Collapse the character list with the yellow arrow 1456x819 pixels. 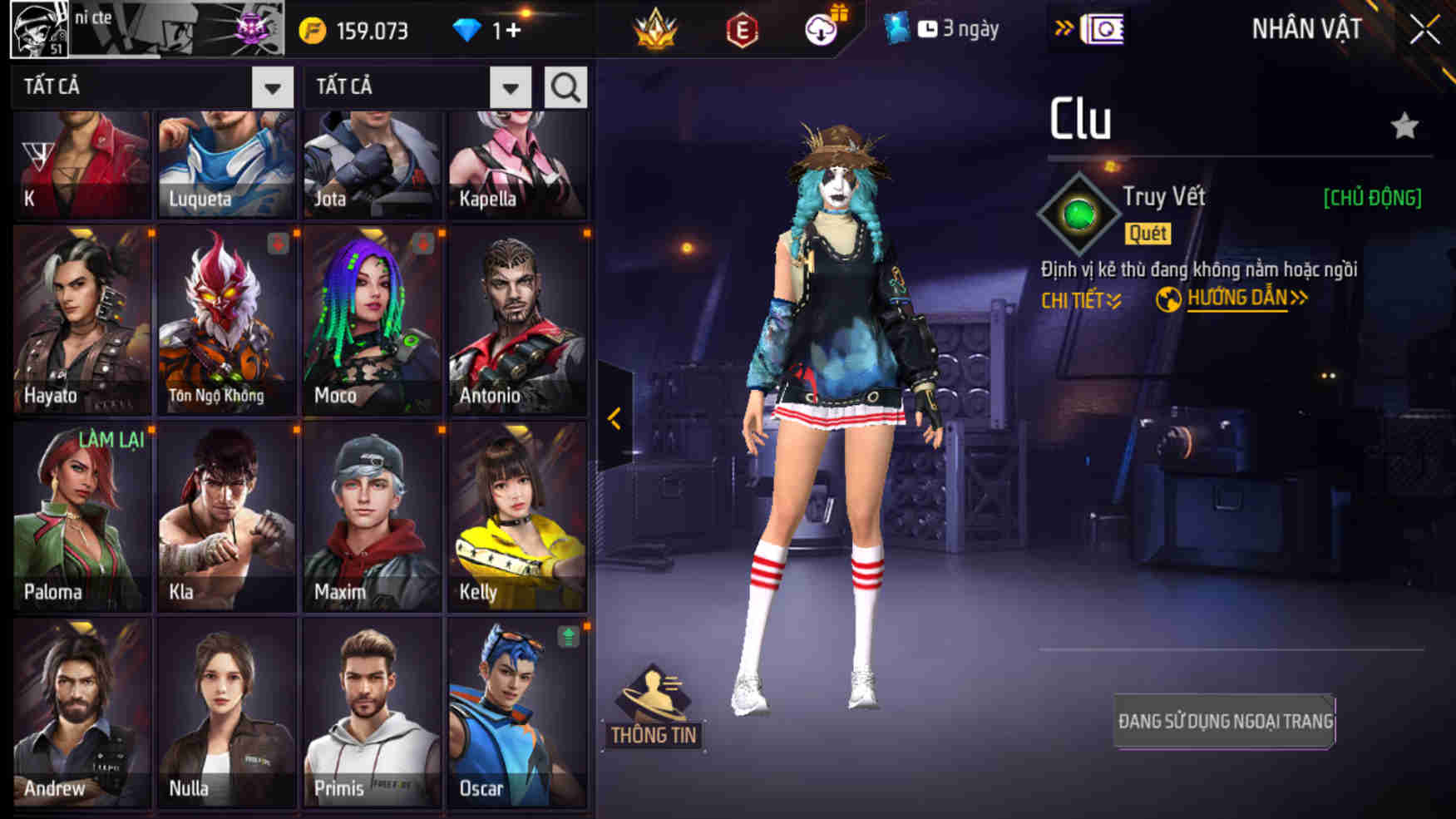[x=616, y=420]
